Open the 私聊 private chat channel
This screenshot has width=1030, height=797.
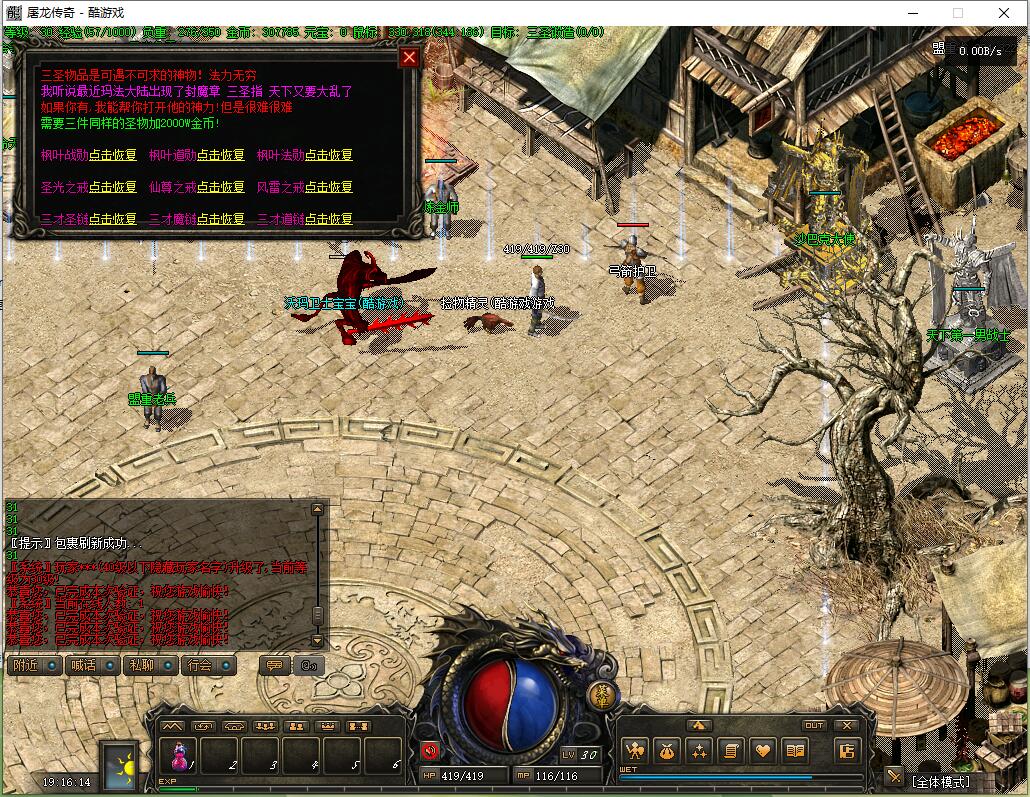click(x=150, y=665)
